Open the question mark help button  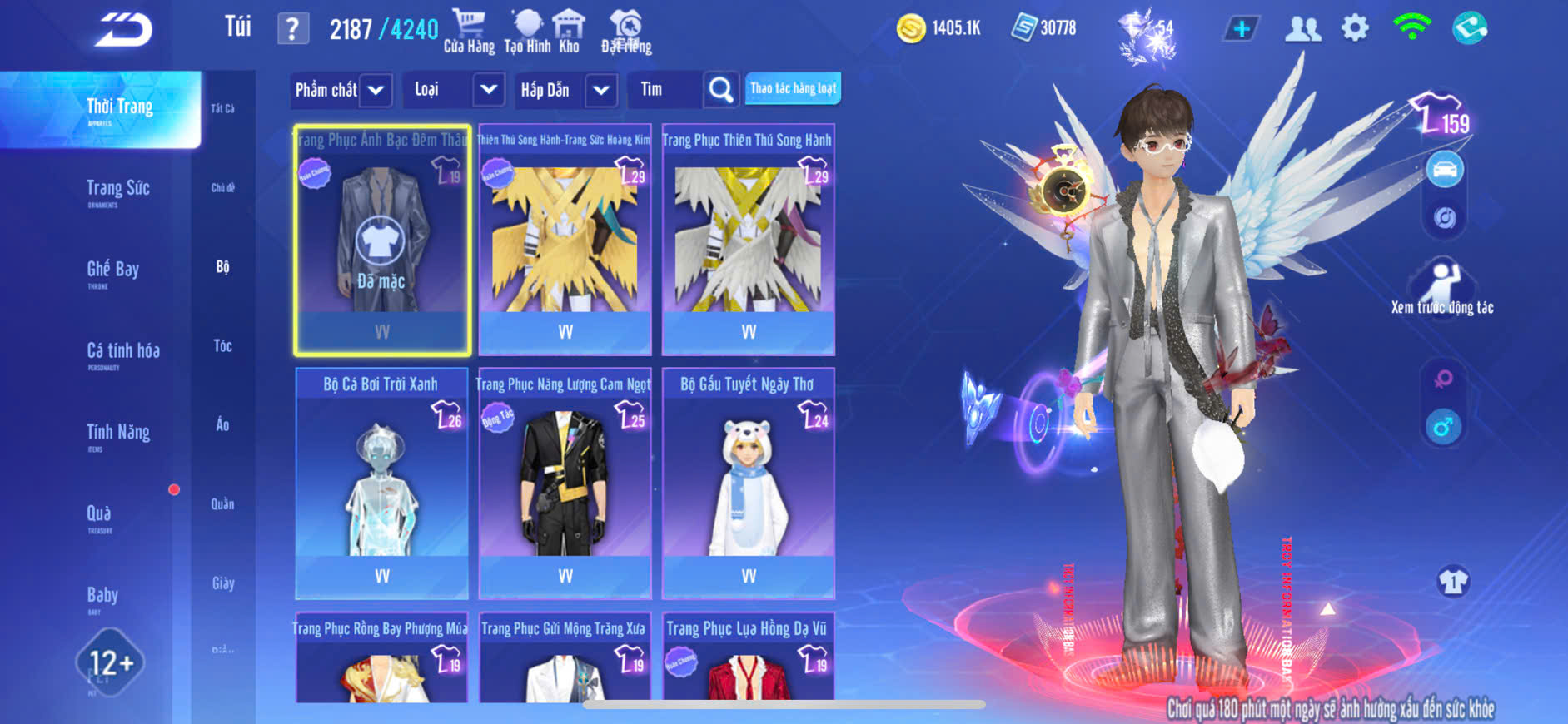(x=292, y=29)
